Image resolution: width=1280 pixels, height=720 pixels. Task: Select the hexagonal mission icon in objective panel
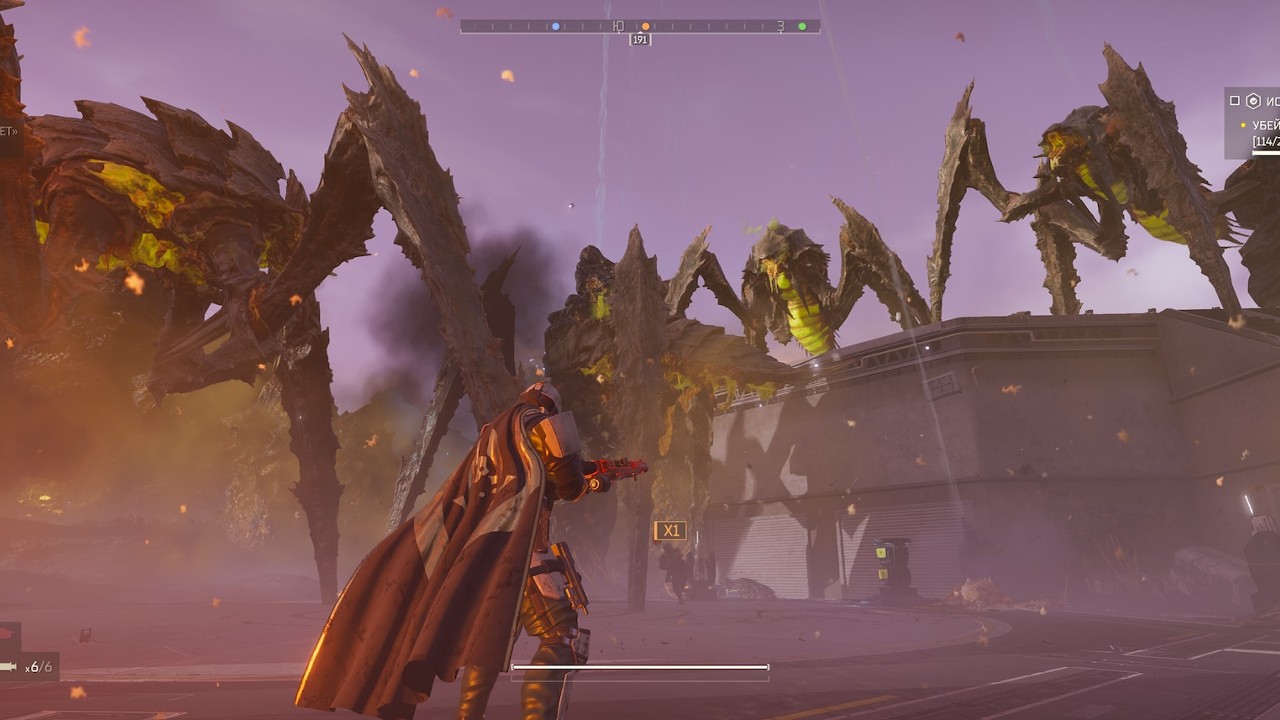[x=1253, y=100]
